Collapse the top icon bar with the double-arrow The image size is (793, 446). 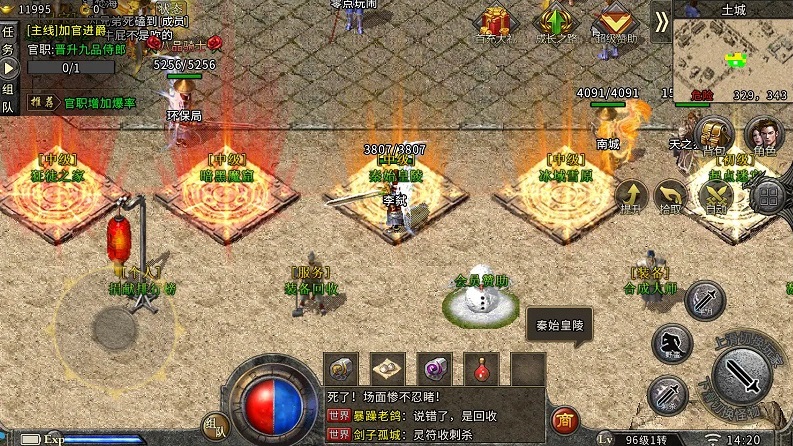[662, 22]
